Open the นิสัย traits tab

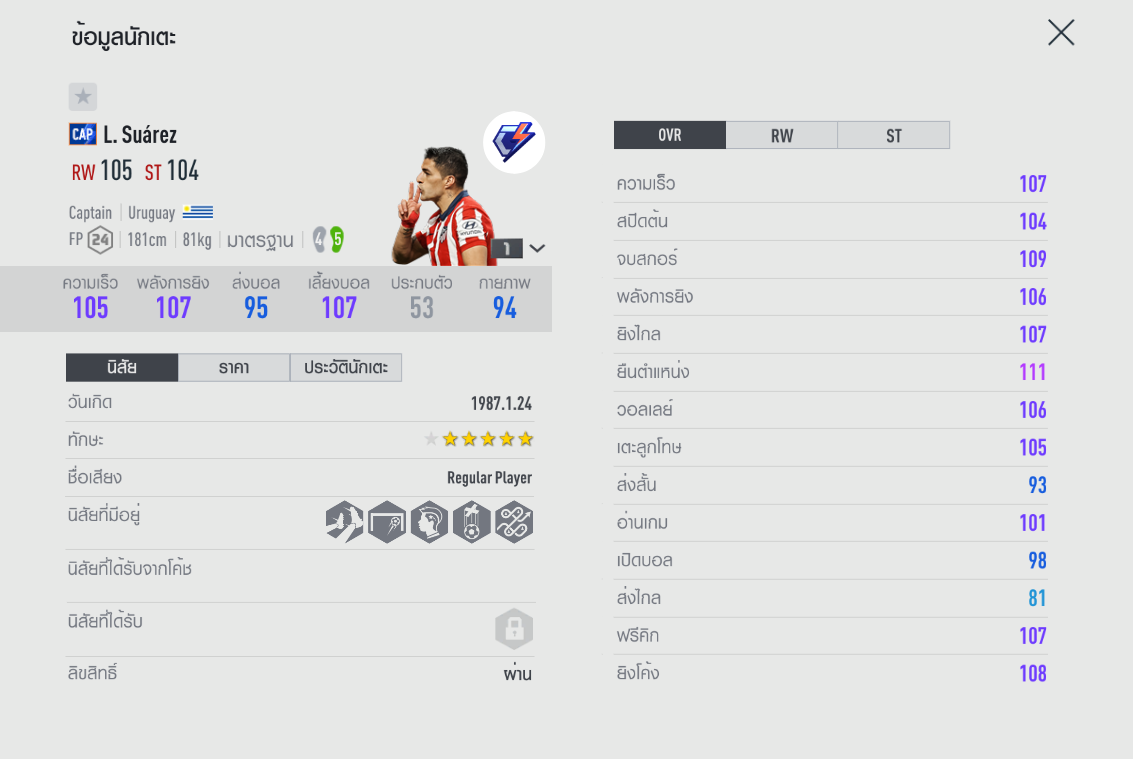tap(122, 368)
